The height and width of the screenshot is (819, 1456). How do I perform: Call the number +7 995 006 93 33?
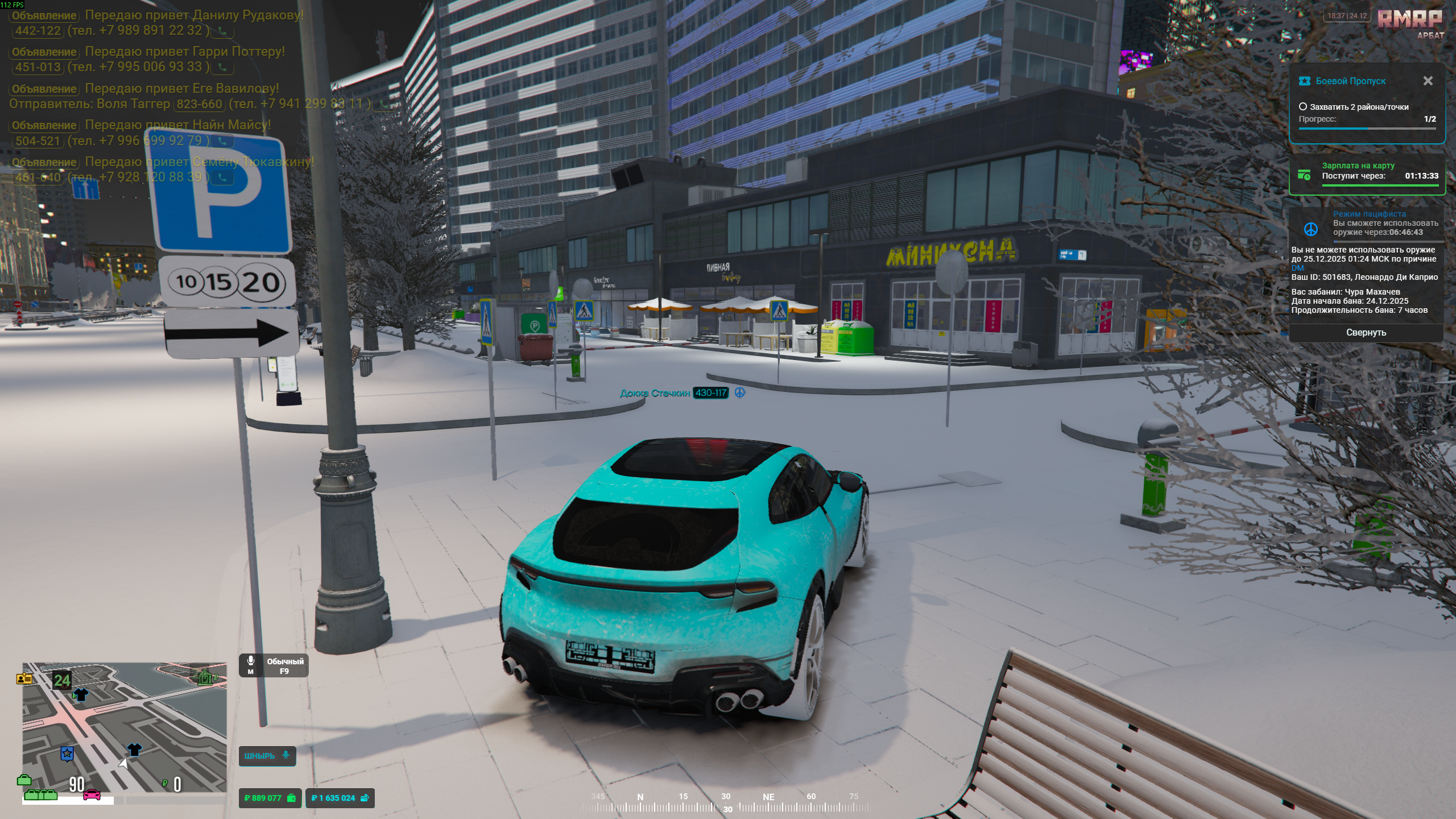pos(222,68)
